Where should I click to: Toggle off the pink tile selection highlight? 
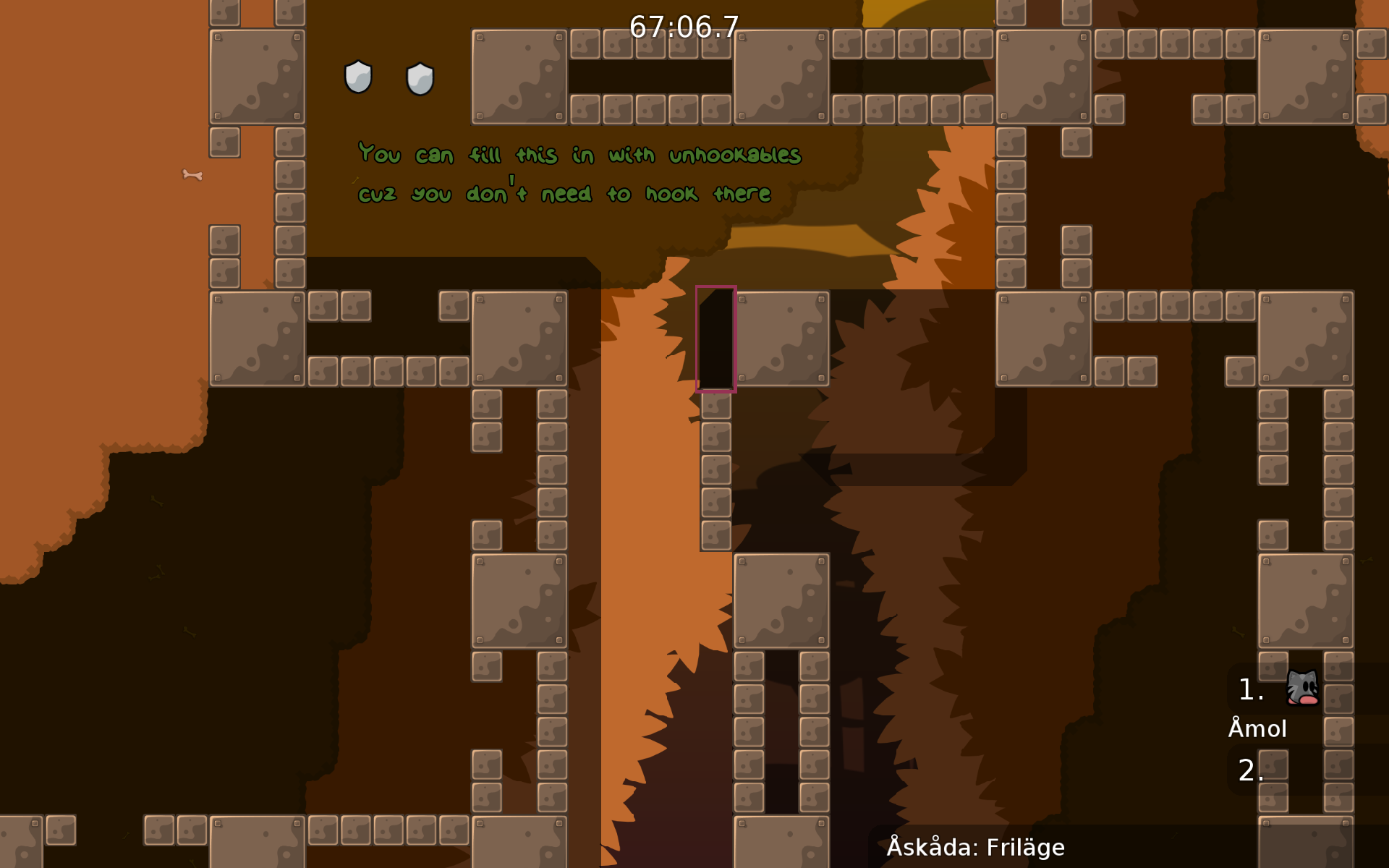pyautogui.click(x=715, y=337)
